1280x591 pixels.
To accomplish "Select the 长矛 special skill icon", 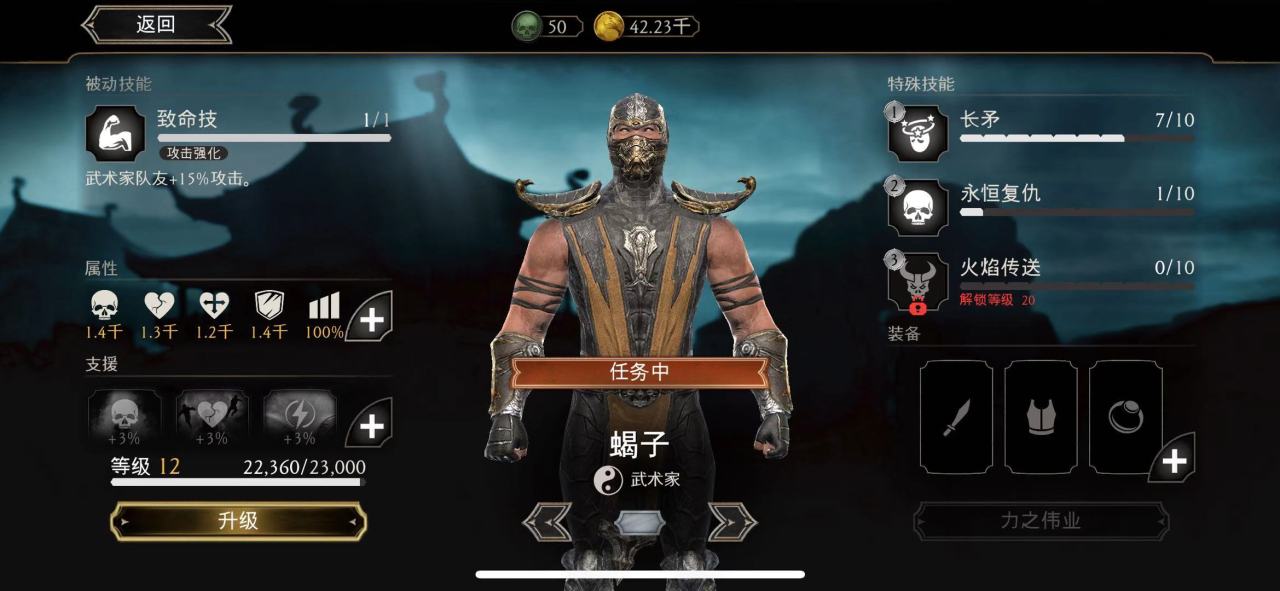I will [x=917, y=133].
